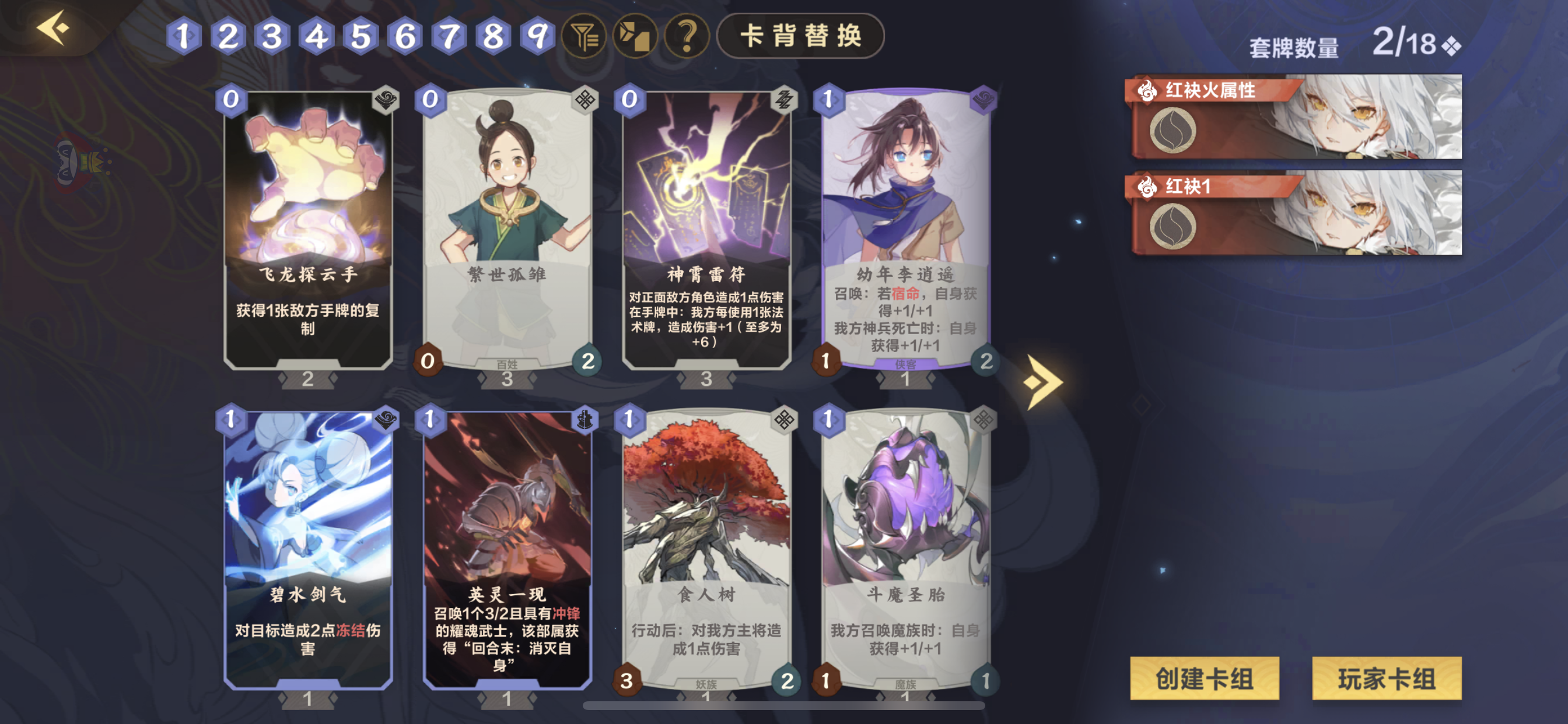This screenshot has height=724, width=1568.
Task: Open the question mark help icon
Action: click(x=687, y=38)
